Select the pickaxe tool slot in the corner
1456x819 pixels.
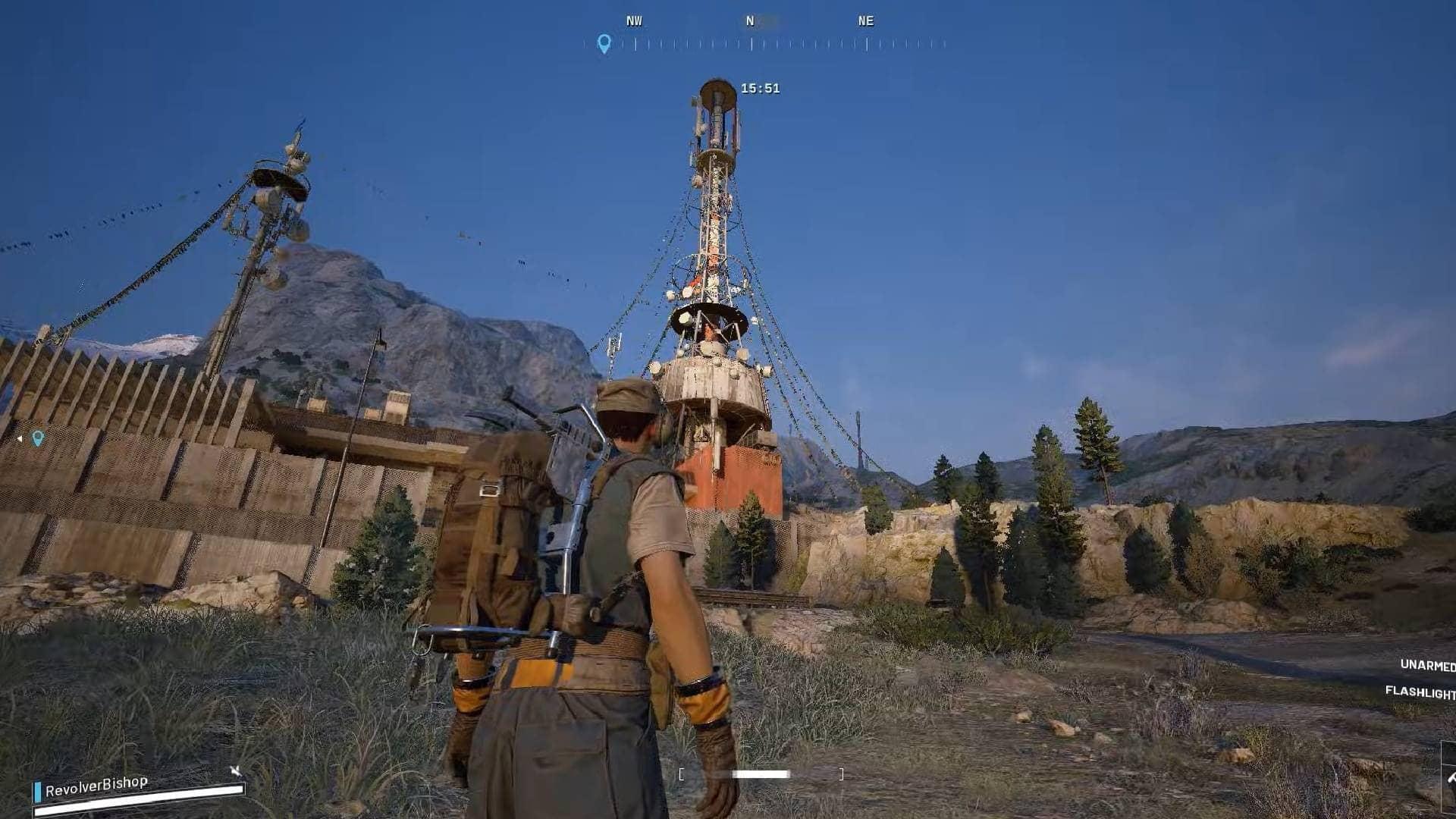click(1449, 778)
